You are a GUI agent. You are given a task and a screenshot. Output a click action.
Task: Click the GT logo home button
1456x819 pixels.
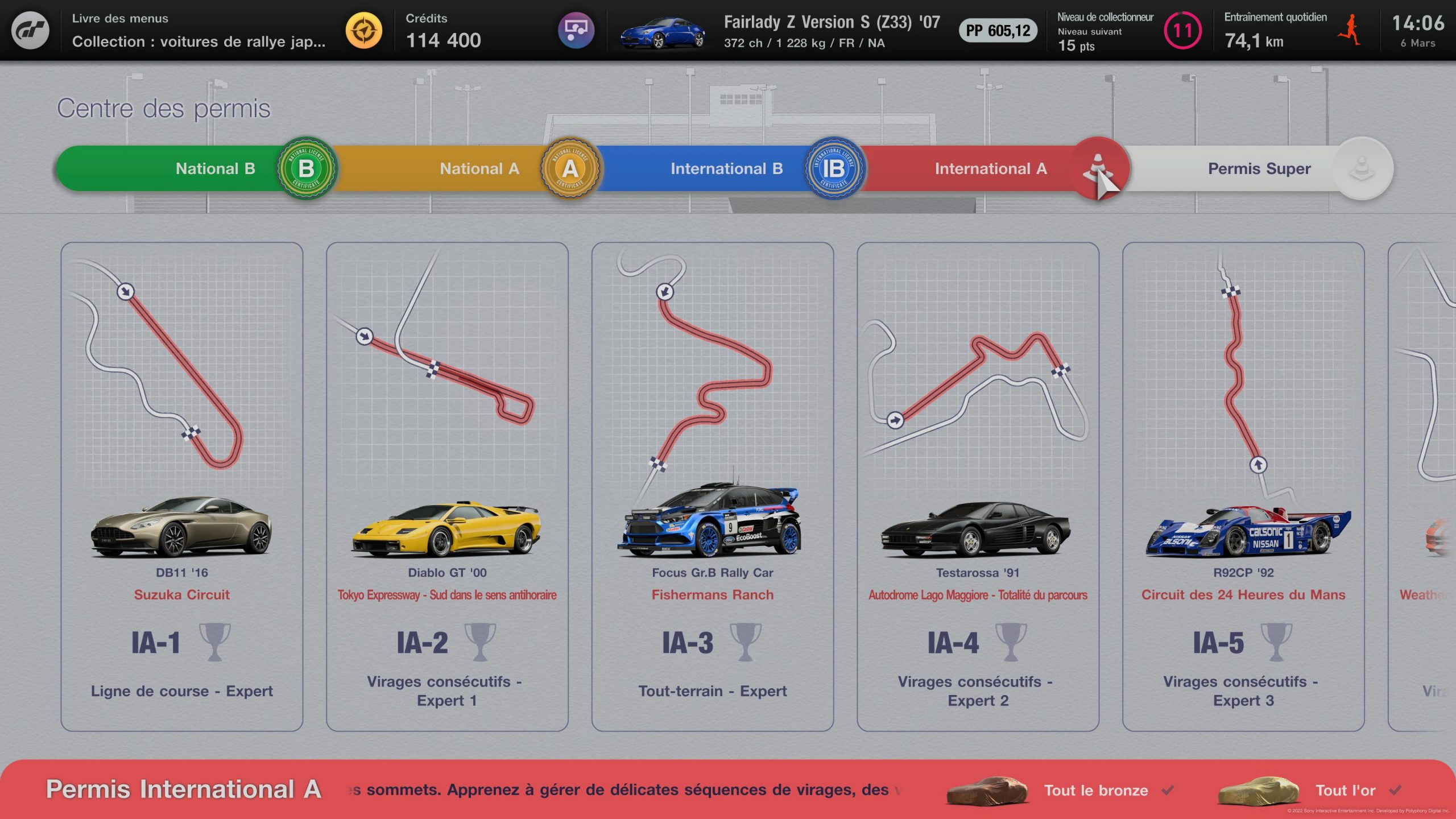point(31,30)
